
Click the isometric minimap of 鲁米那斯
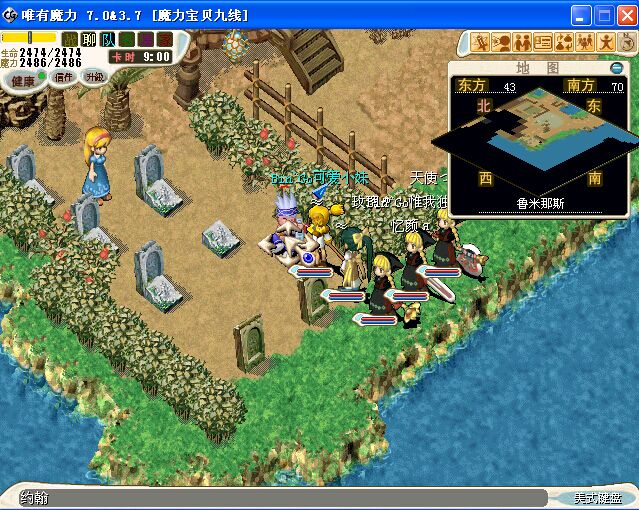538,140
